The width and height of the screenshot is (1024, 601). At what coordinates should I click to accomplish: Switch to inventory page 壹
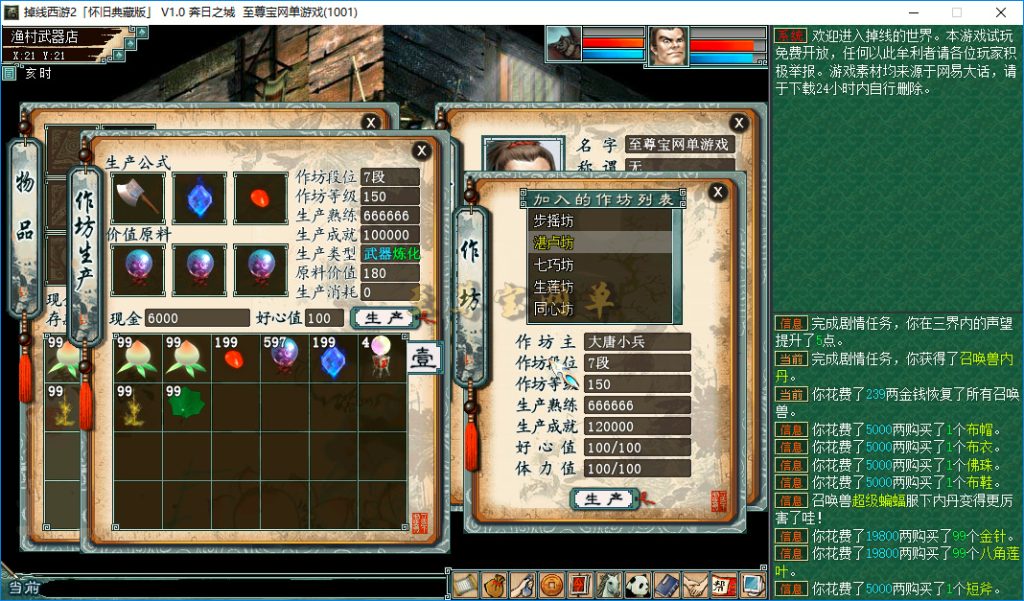click(423, 358)
